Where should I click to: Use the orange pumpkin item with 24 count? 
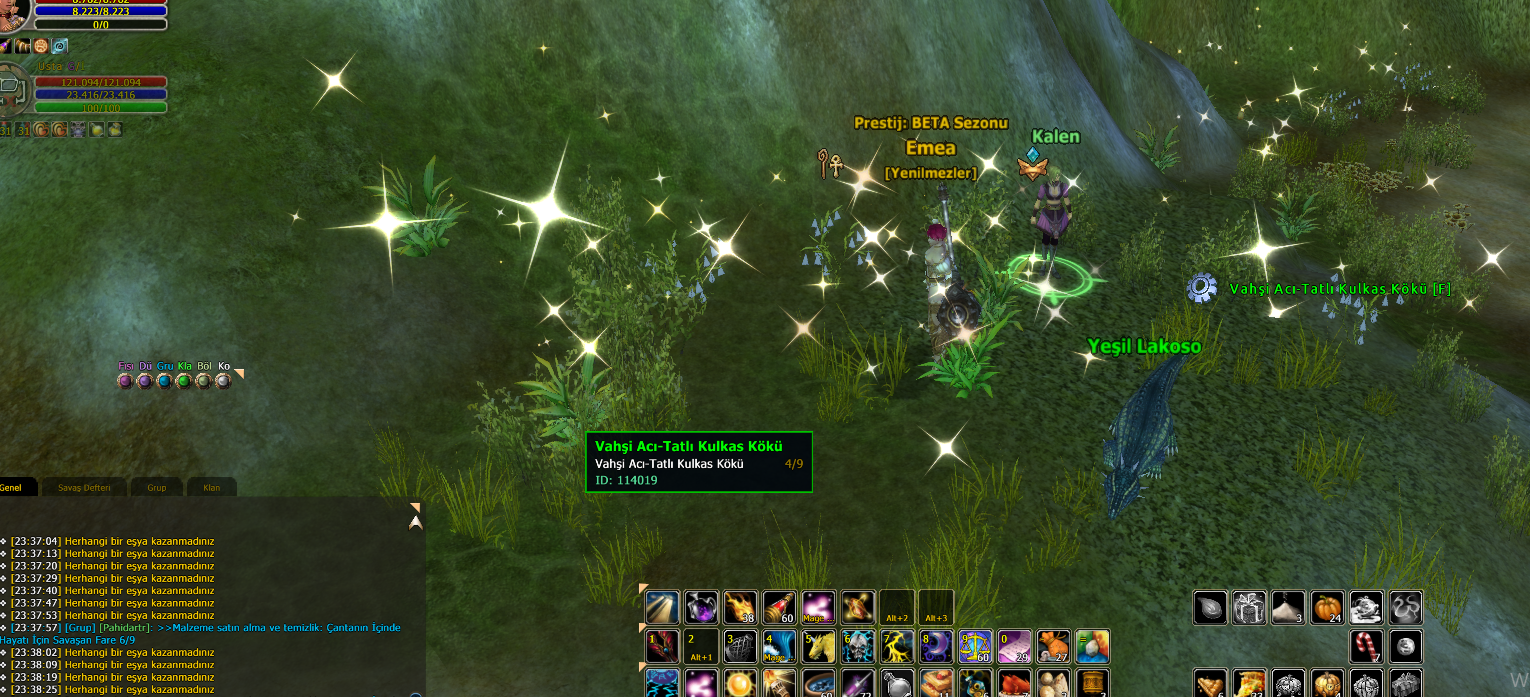[x=1327, y=607]
